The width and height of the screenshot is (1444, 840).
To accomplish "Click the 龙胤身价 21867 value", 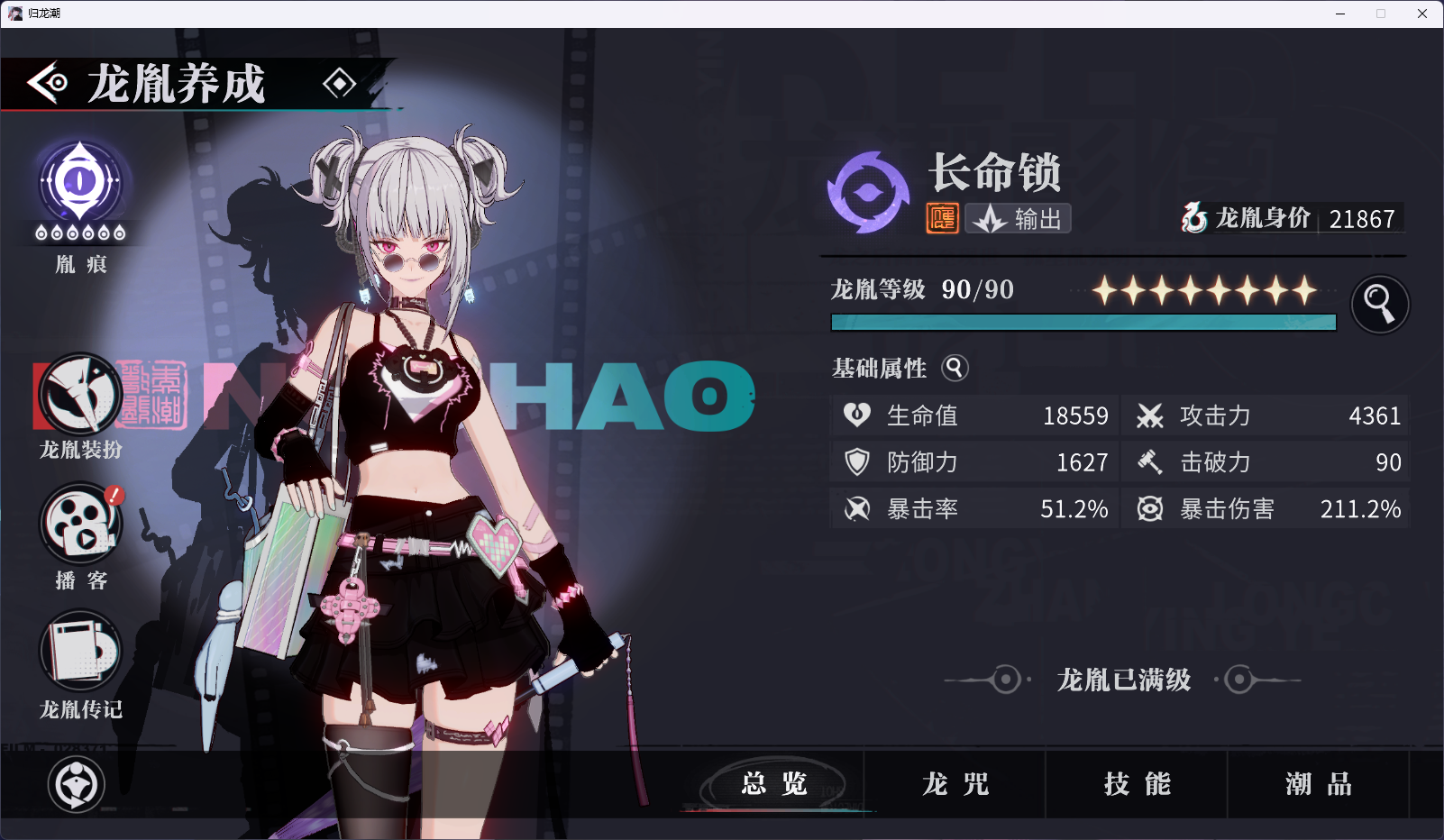I will [1361, 218].
